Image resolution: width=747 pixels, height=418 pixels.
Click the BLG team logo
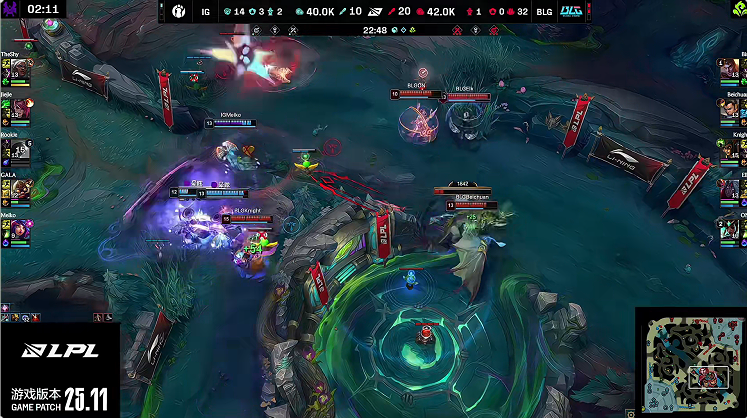[x=571, y=11]
